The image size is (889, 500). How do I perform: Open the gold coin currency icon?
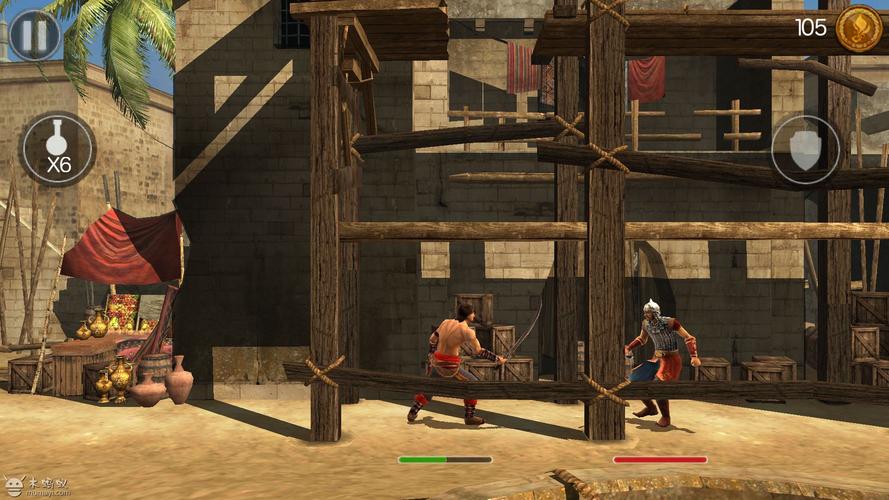(857, 28)
